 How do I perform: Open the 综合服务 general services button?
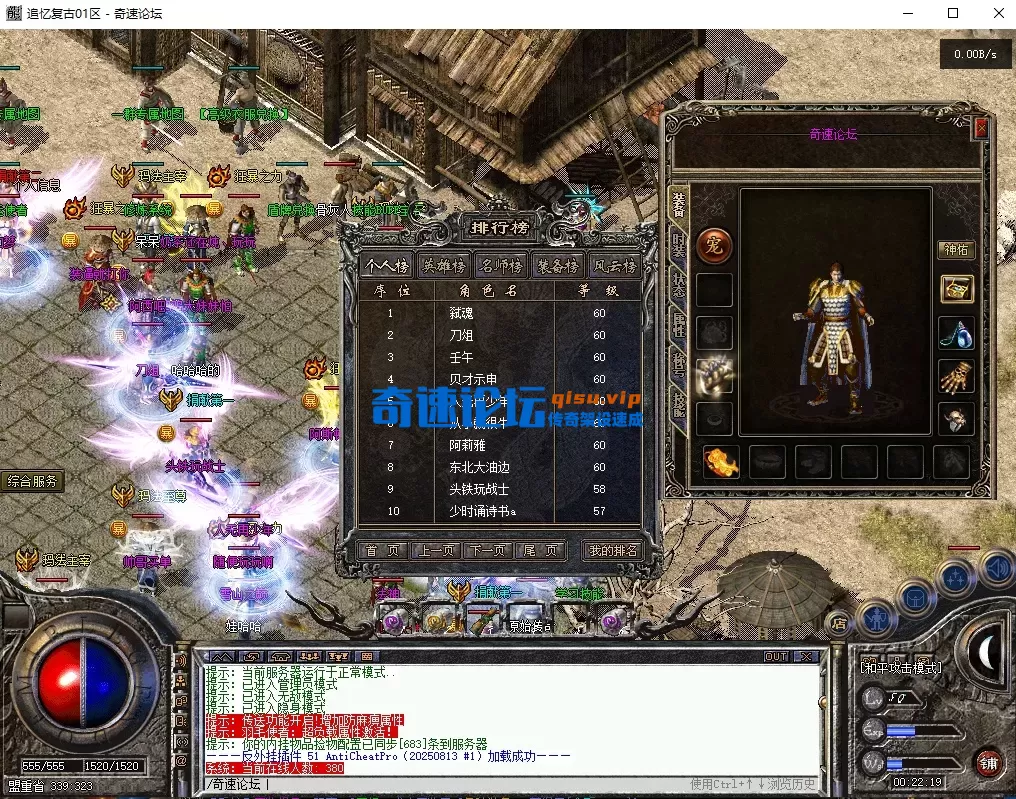[x=32, y=481]
